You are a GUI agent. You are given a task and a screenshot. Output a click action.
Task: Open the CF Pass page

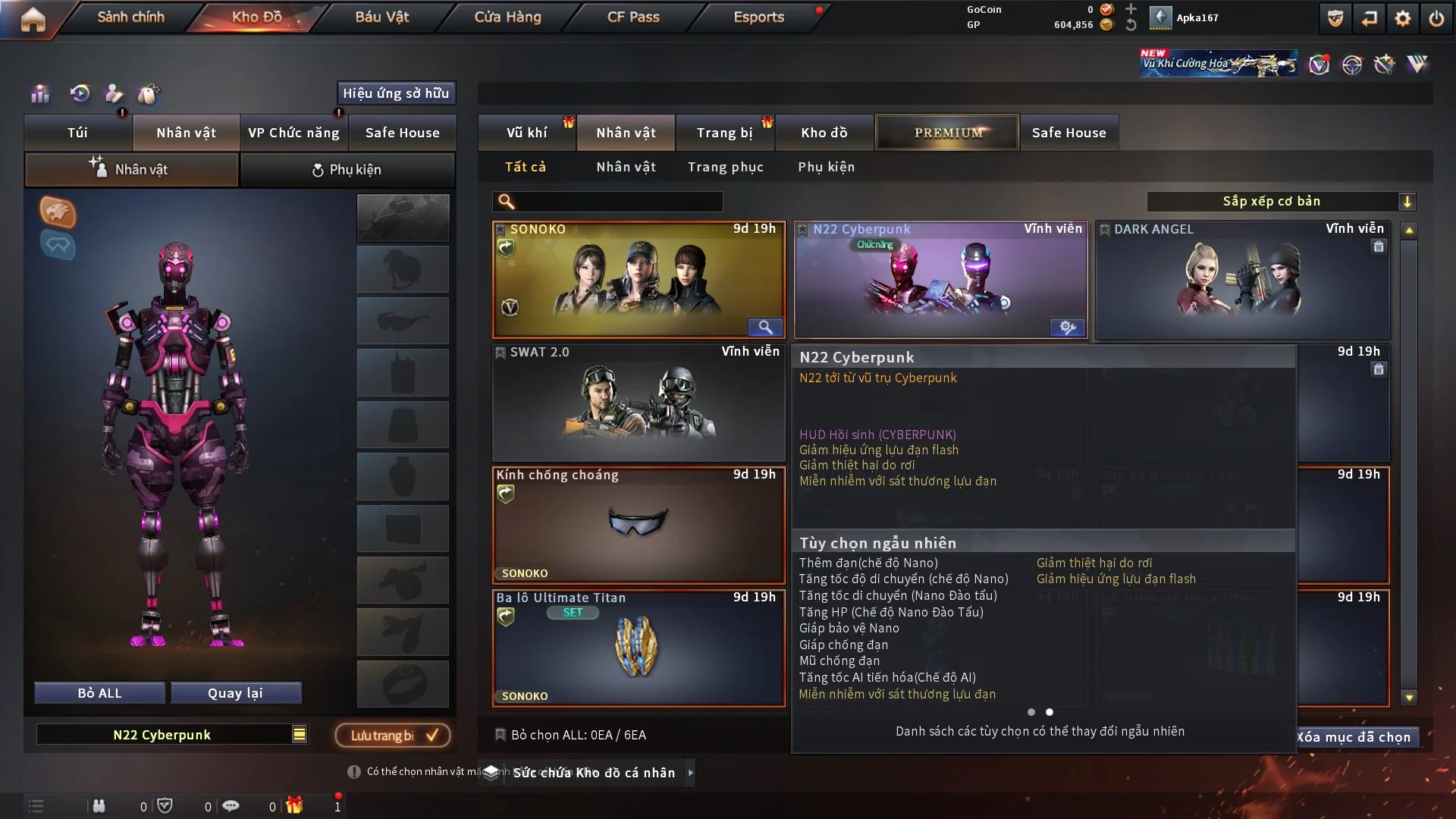click(x=633, y=17)
